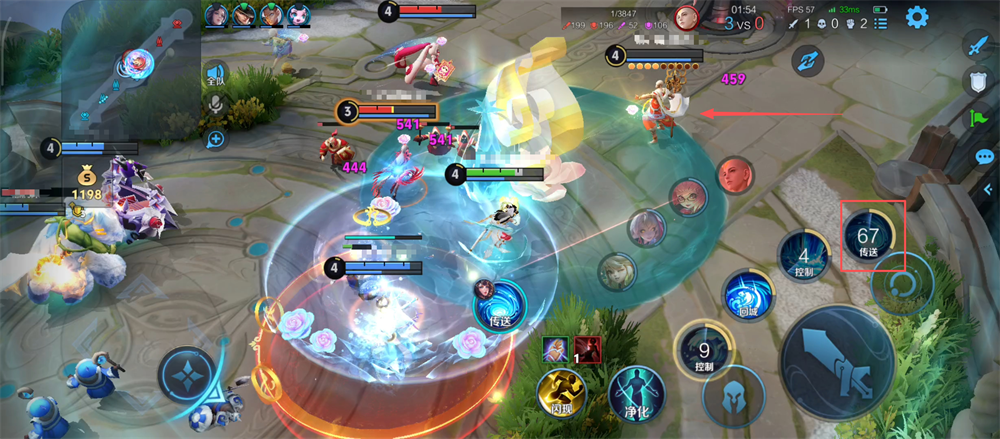This screenshot has width=1000, height=439.
Task: Tap the minimap
Action: [x=130, y=66]
